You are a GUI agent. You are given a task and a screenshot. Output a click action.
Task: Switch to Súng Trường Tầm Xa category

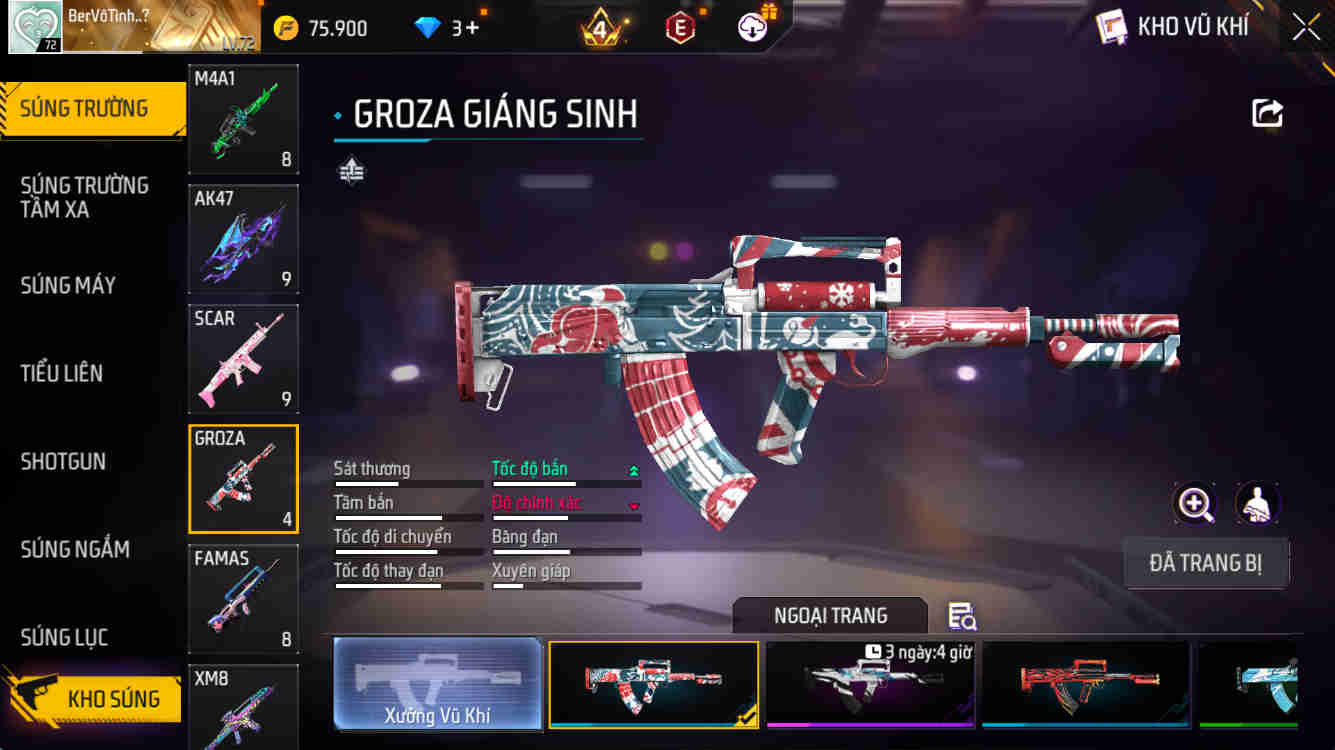84,197
